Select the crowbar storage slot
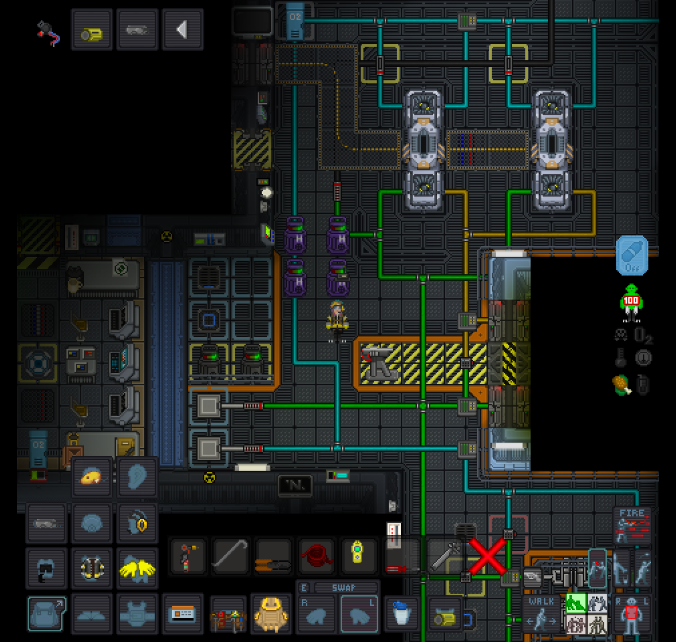The width and height of the screenshot is (676, 642). tap(229, 556)
